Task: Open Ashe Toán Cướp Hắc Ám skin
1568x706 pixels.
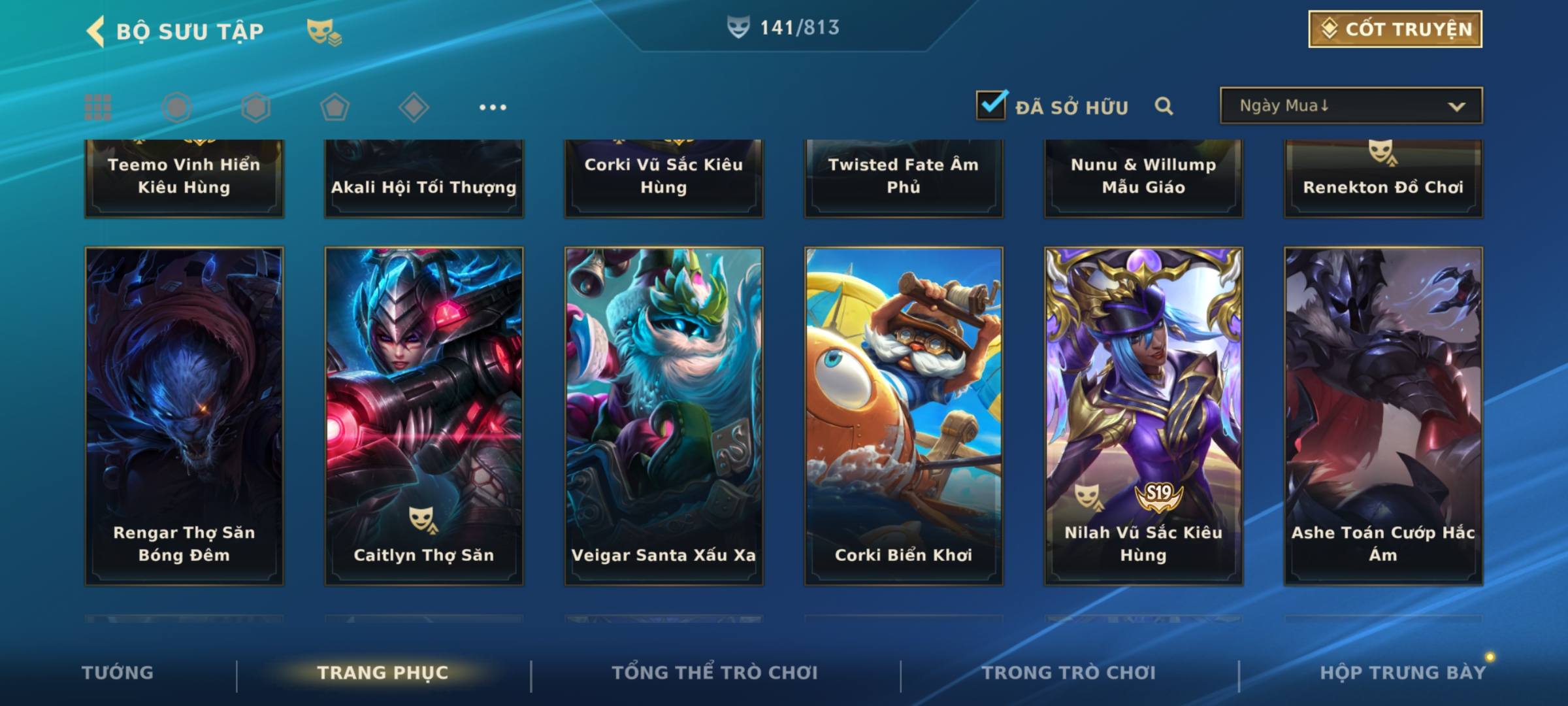Action: pos(1383,416)
